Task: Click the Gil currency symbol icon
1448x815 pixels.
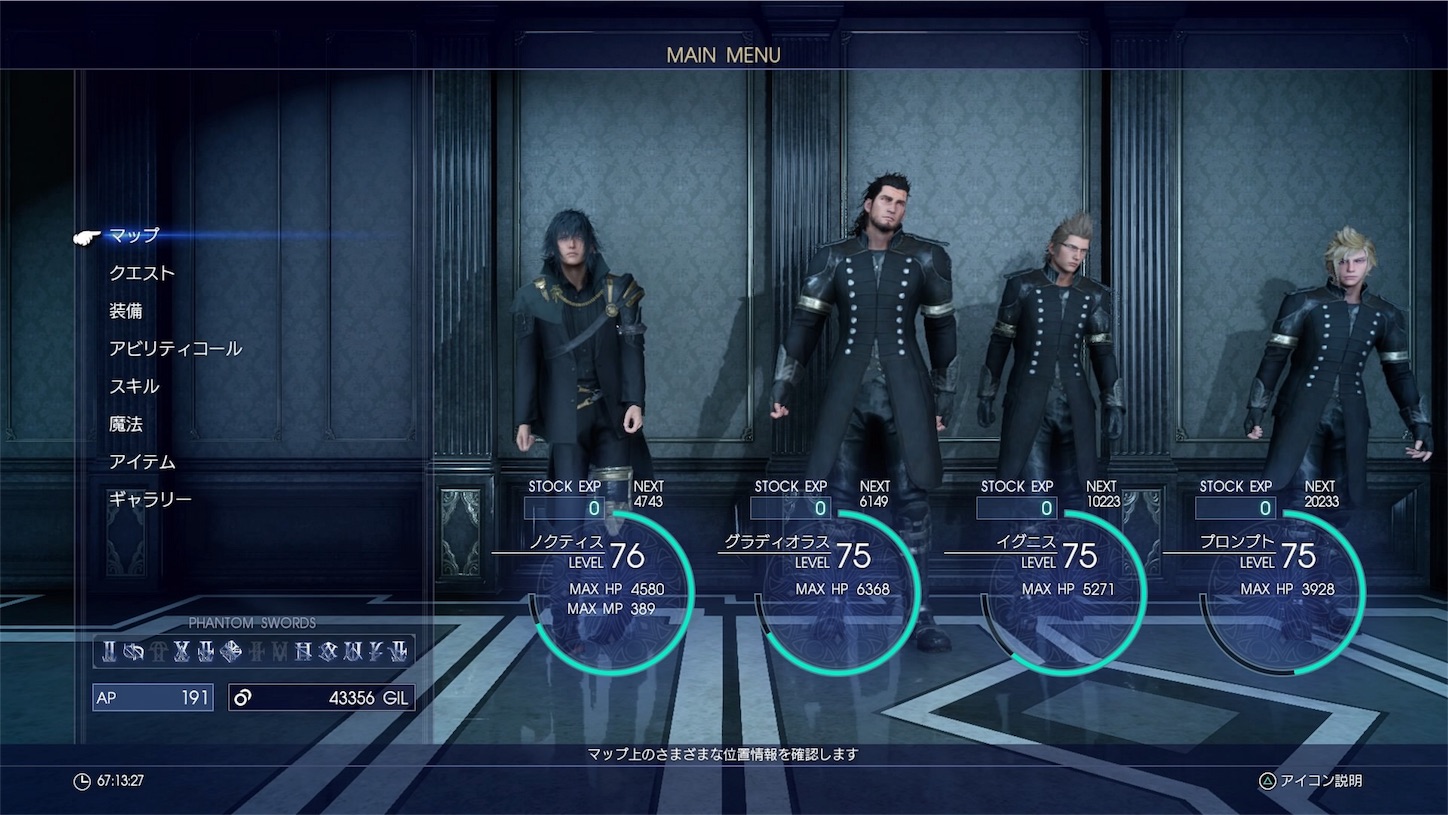Action: tap(243, 697)
